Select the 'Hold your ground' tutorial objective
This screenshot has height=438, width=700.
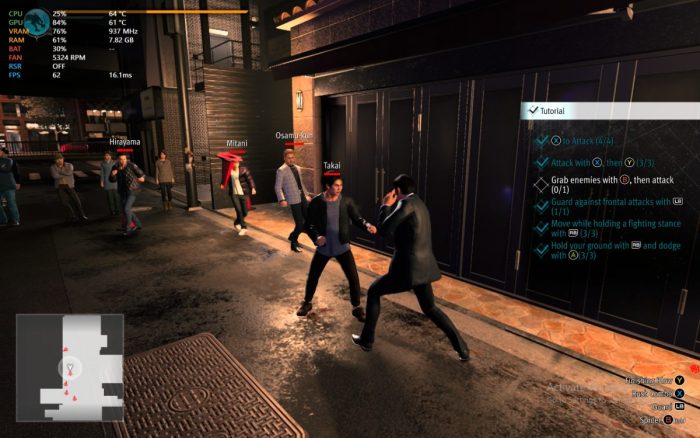tap(606, 250)
